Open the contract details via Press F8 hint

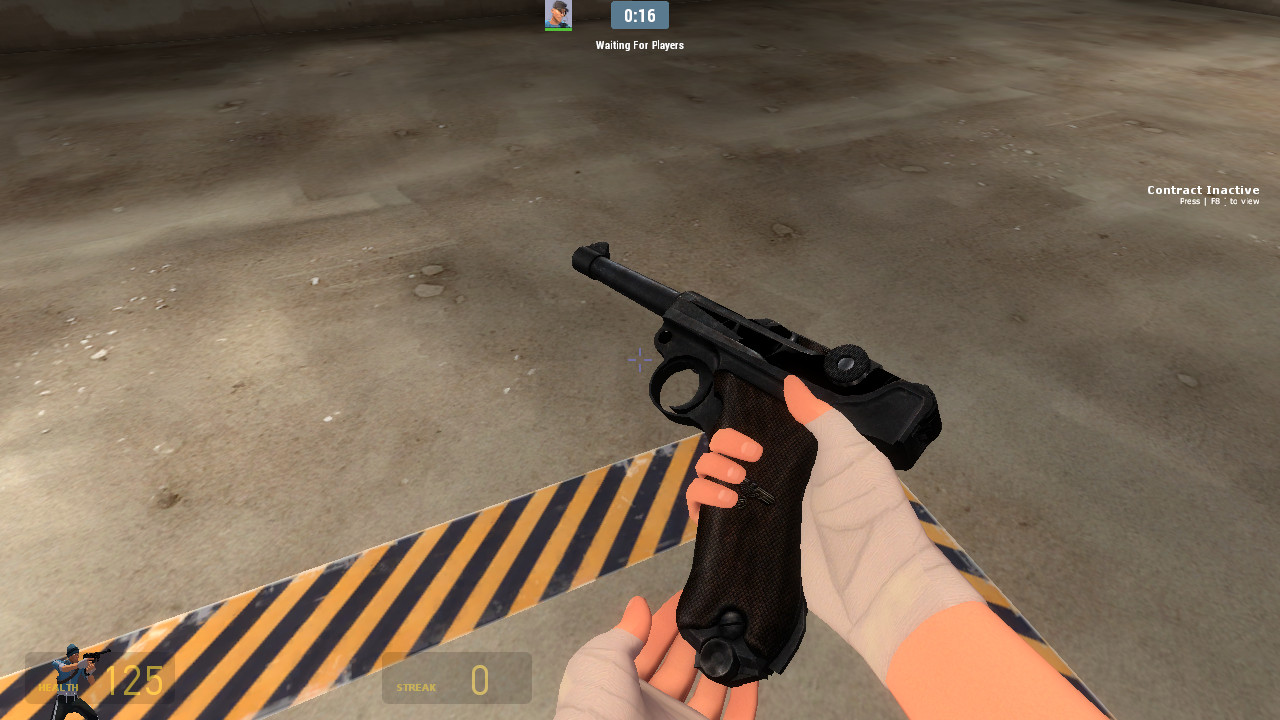(1221, 201)
